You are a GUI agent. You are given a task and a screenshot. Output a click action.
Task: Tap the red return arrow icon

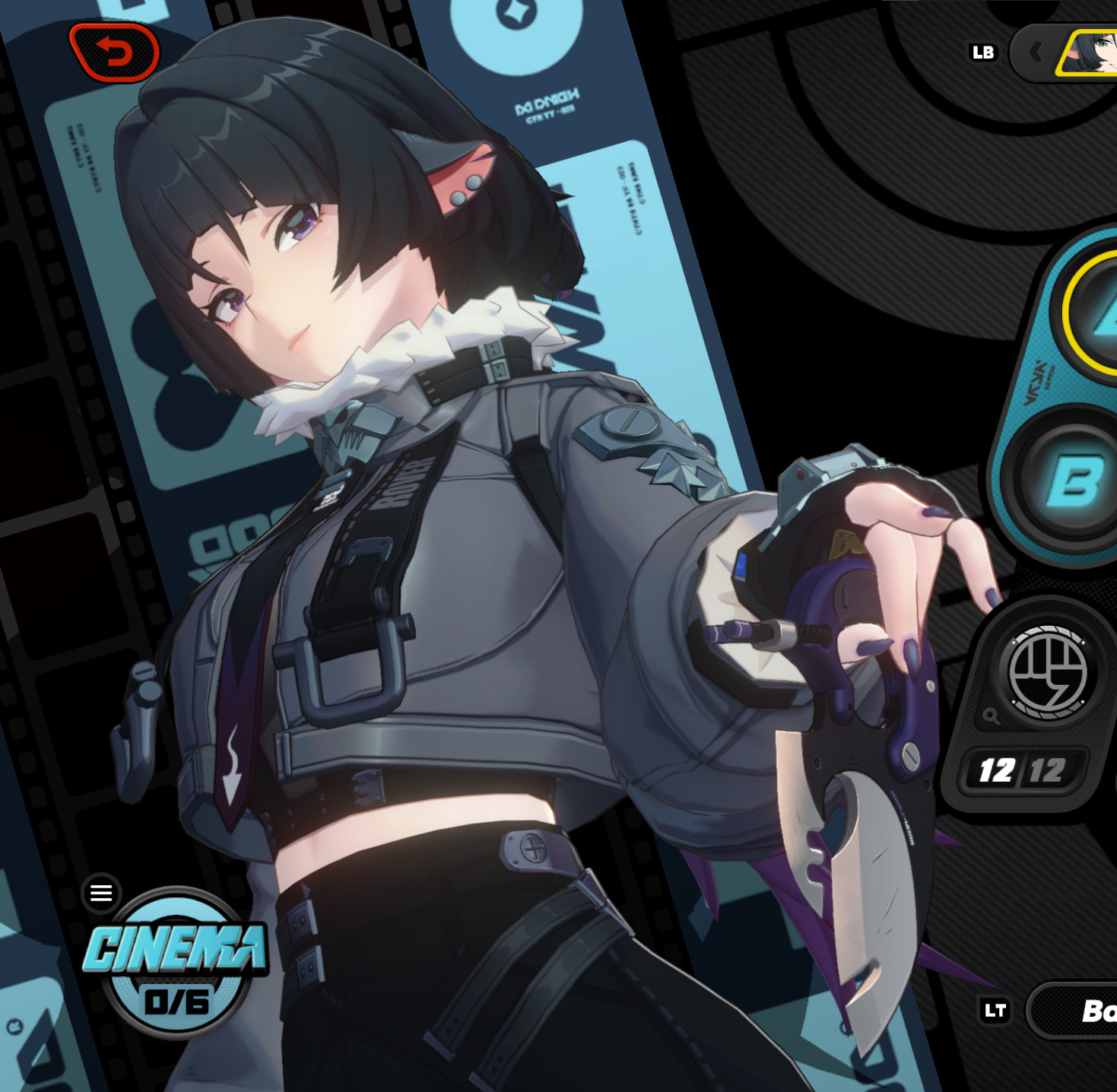click(x=116, y=52)
